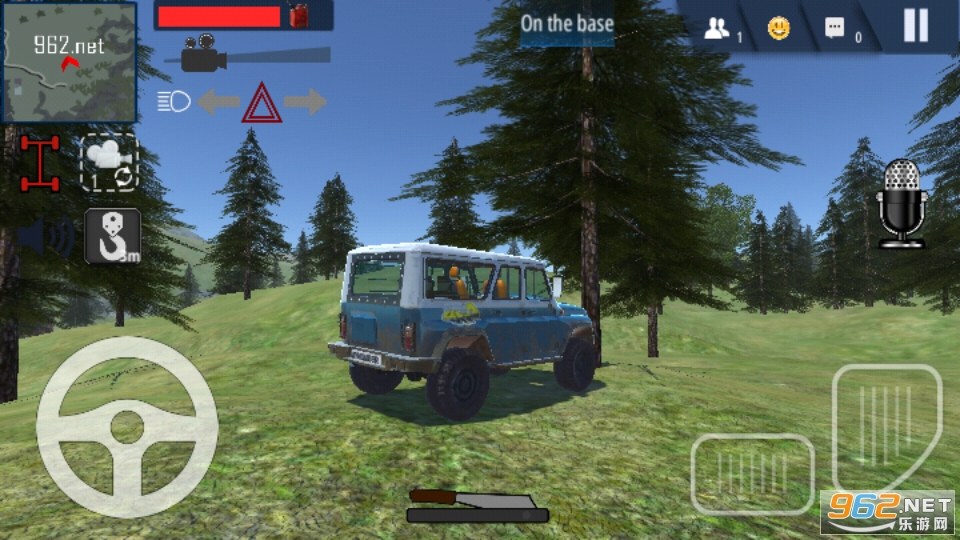The width and height of the screenshot is (960, 540).
Task: Open the chat messages bubble
Action: (835, 29)
